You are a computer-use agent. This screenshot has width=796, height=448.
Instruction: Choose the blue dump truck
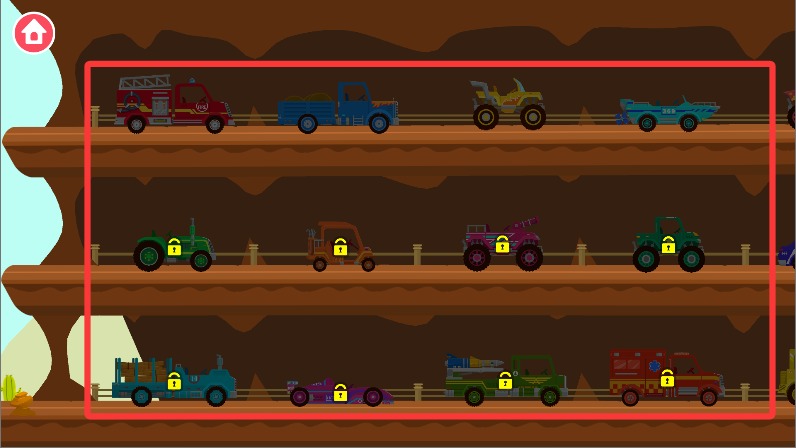coord(338,108)
